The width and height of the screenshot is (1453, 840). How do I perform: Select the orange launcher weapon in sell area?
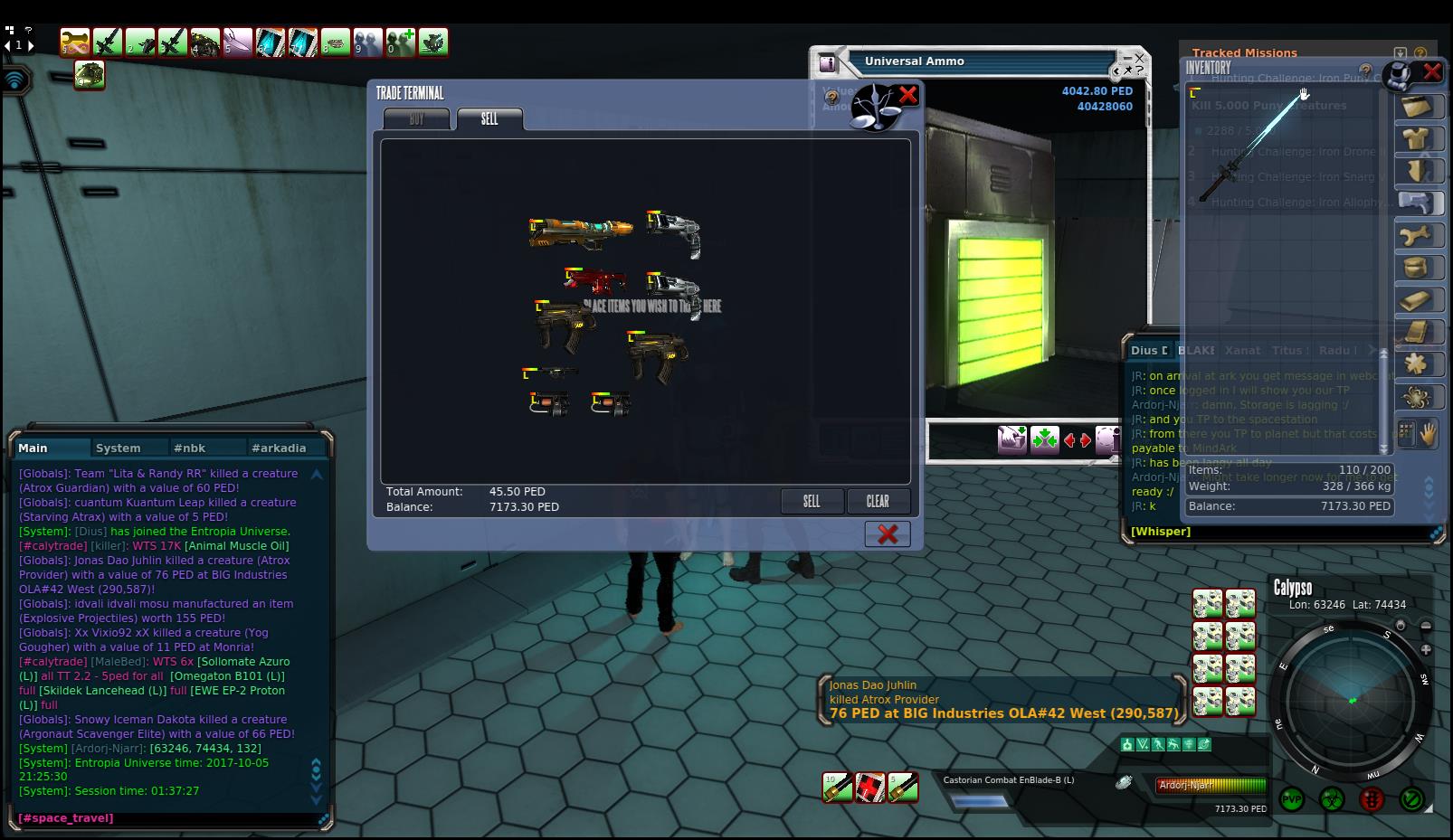[579, 231]
